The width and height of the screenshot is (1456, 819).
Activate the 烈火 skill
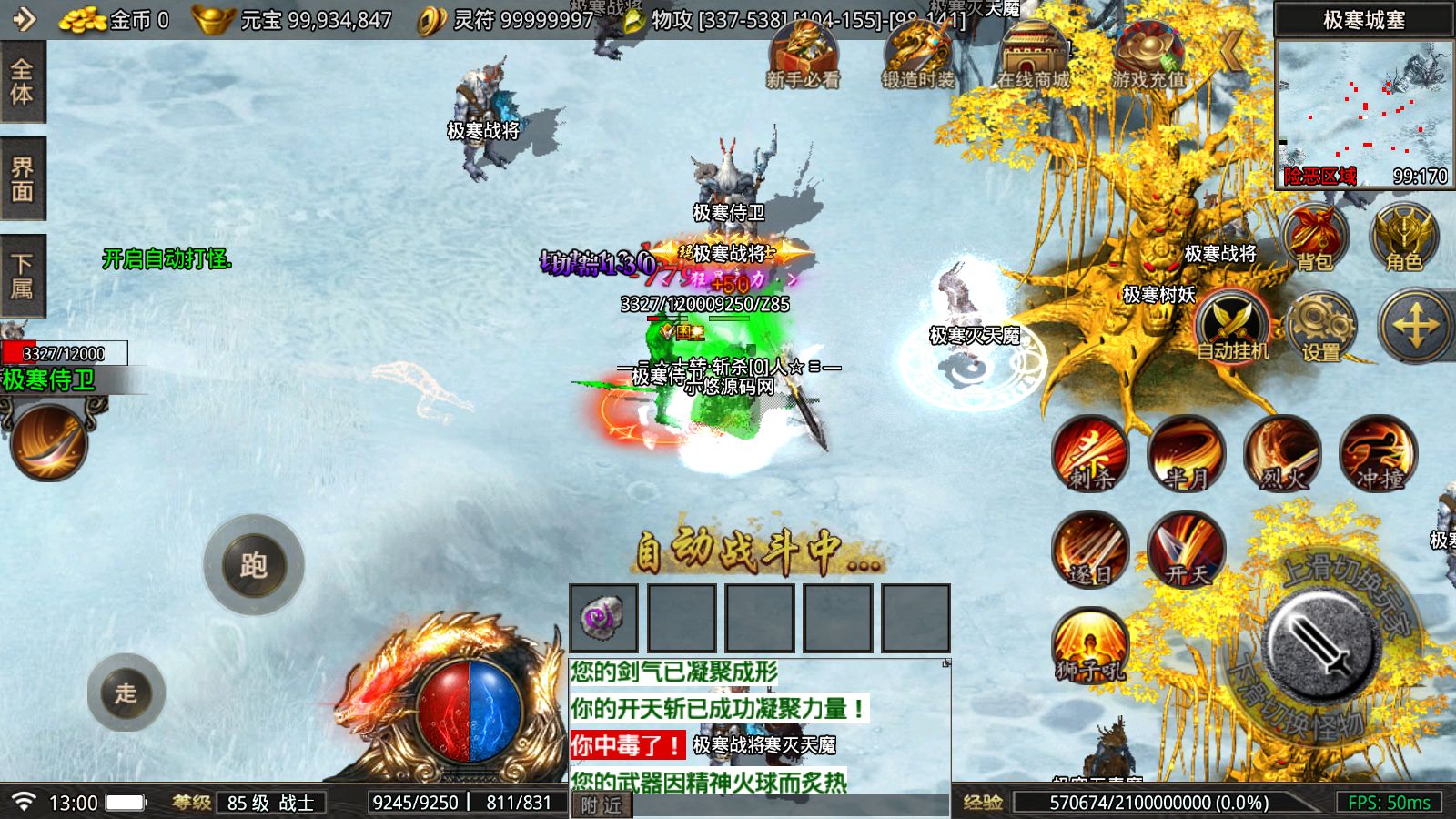point(1282,452)
